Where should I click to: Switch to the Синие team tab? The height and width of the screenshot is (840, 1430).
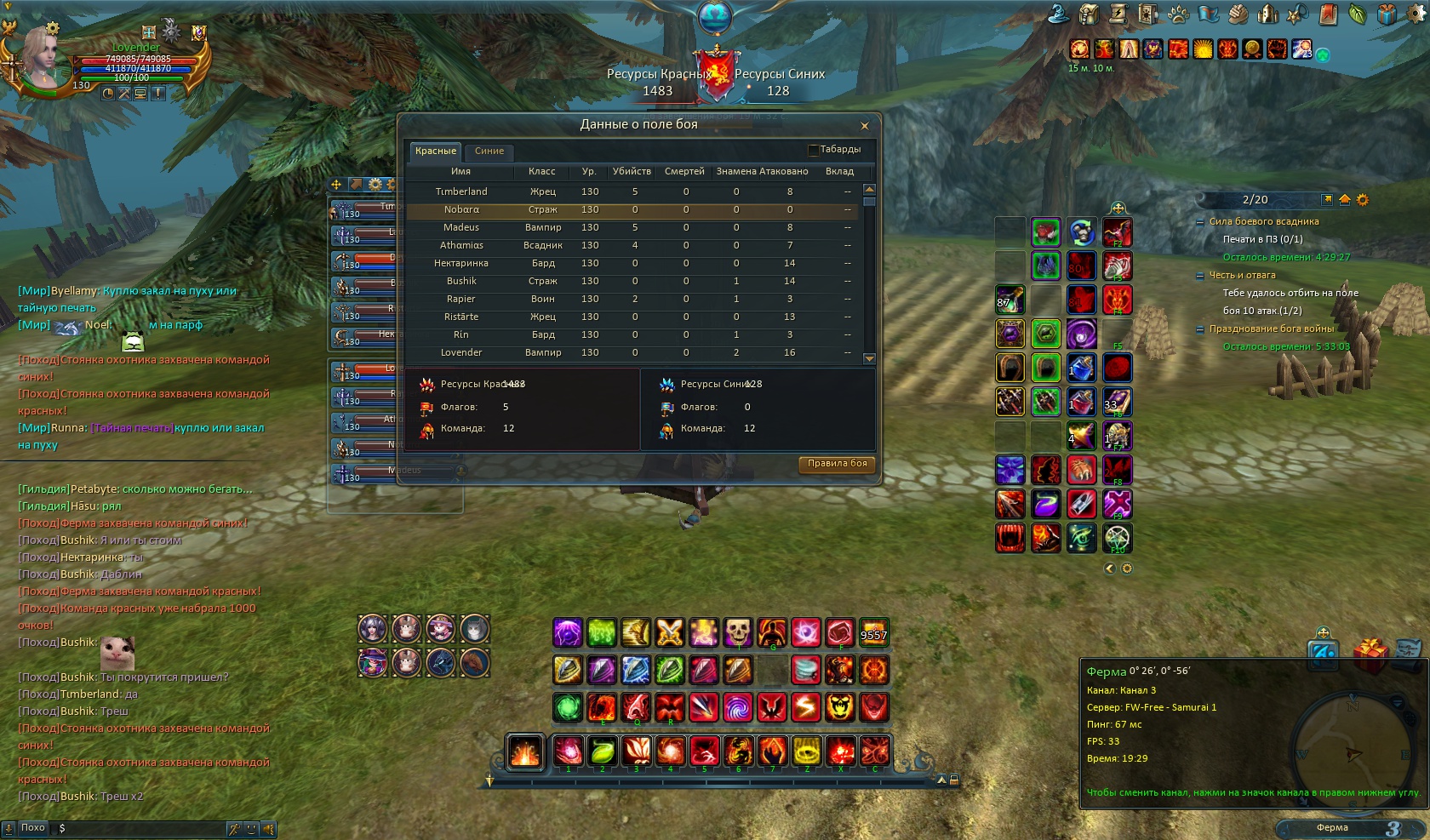click(489, 151)
